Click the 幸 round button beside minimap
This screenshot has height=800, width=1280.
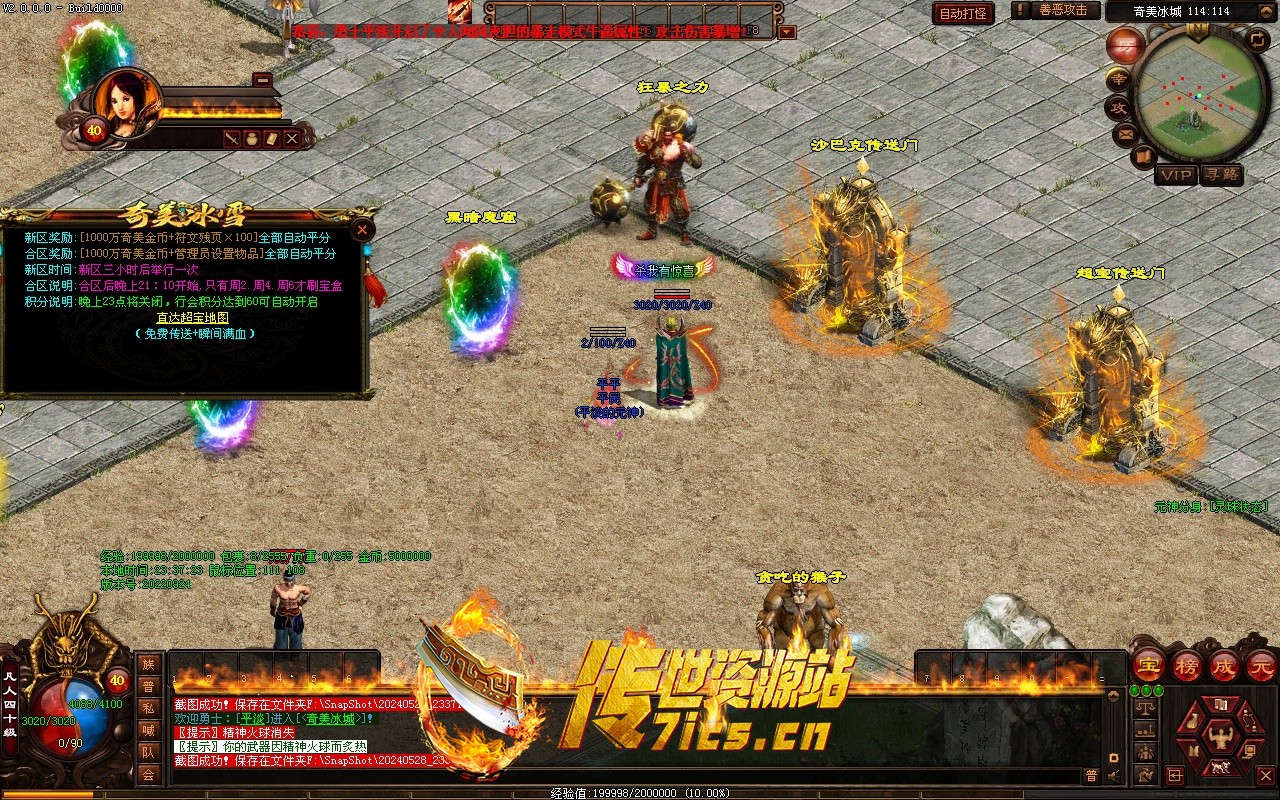[1119, 79]
